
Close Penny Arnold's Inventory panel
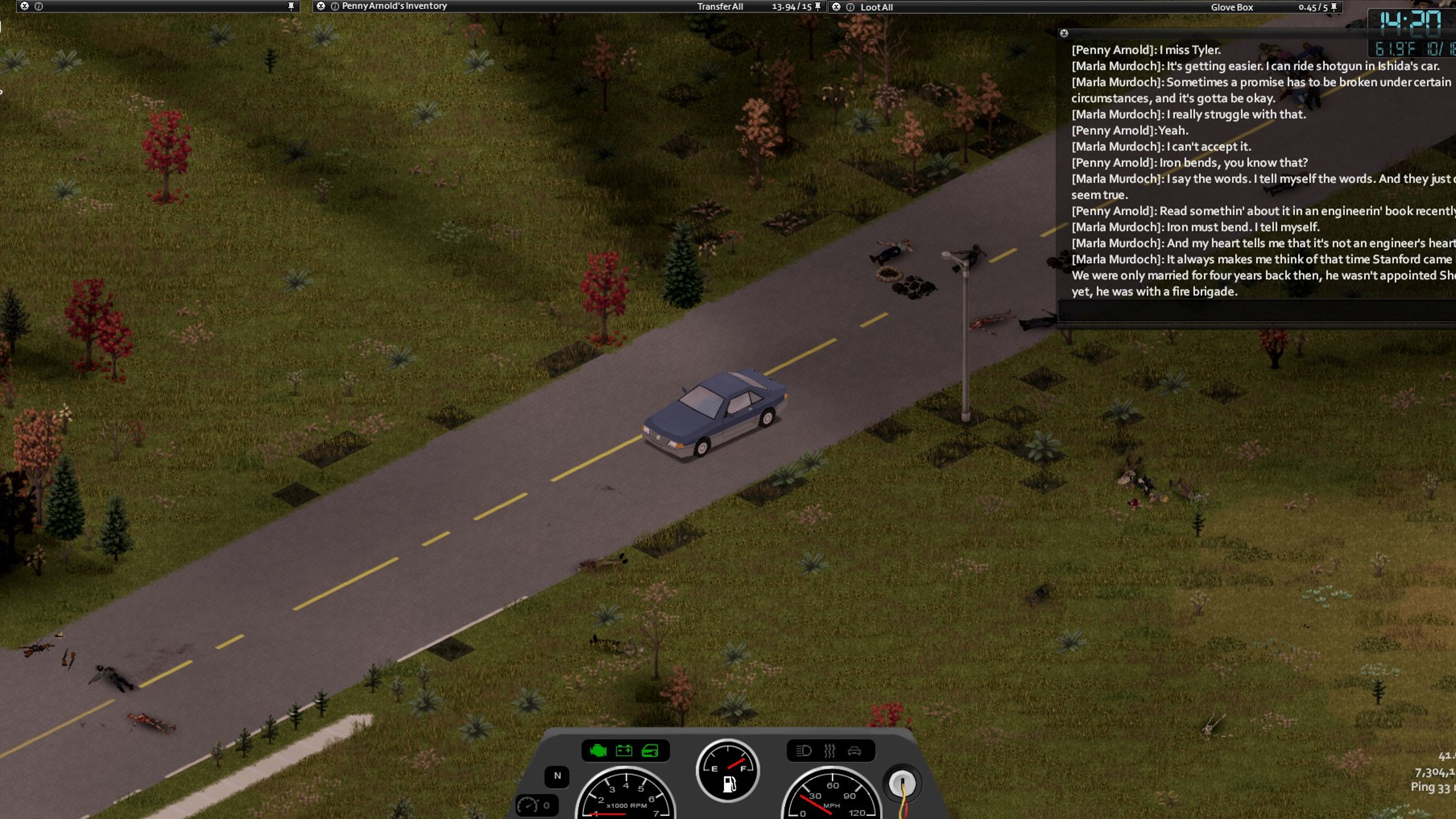321,6
